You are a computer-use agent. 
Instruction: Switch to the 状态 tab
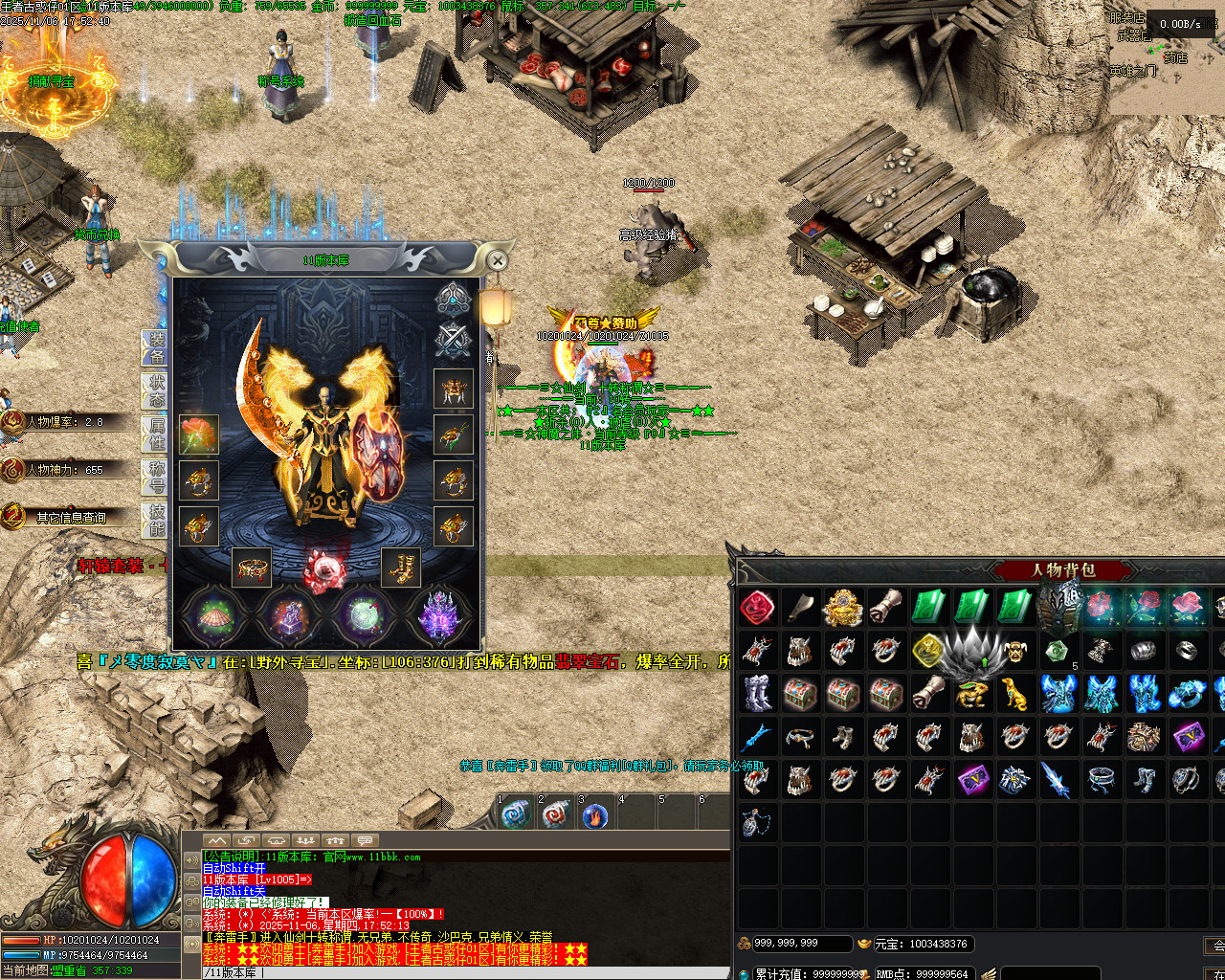pyautogui.click(x=156, y=391)
